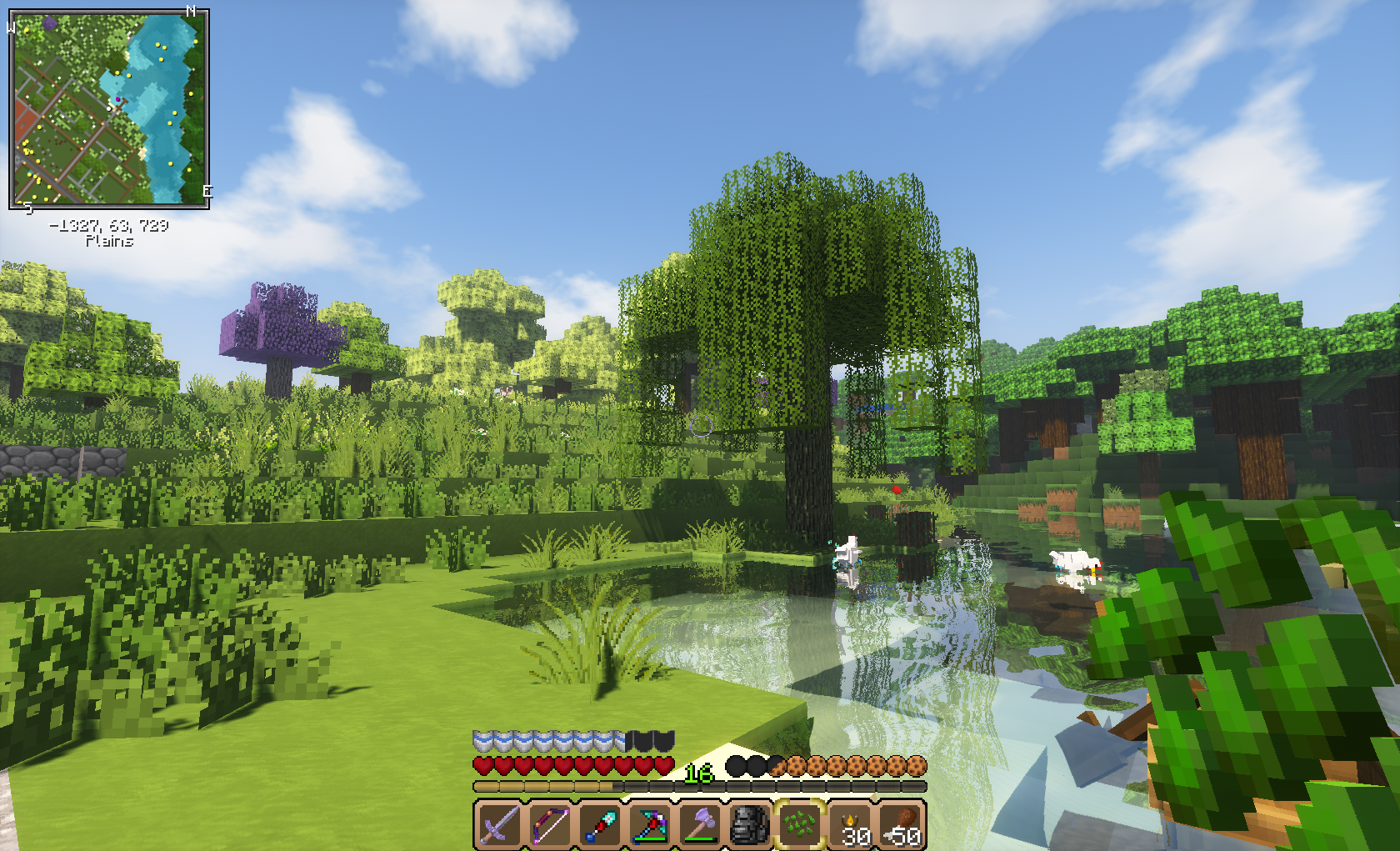Select the black backpack slot

click(x=749, y=824)
